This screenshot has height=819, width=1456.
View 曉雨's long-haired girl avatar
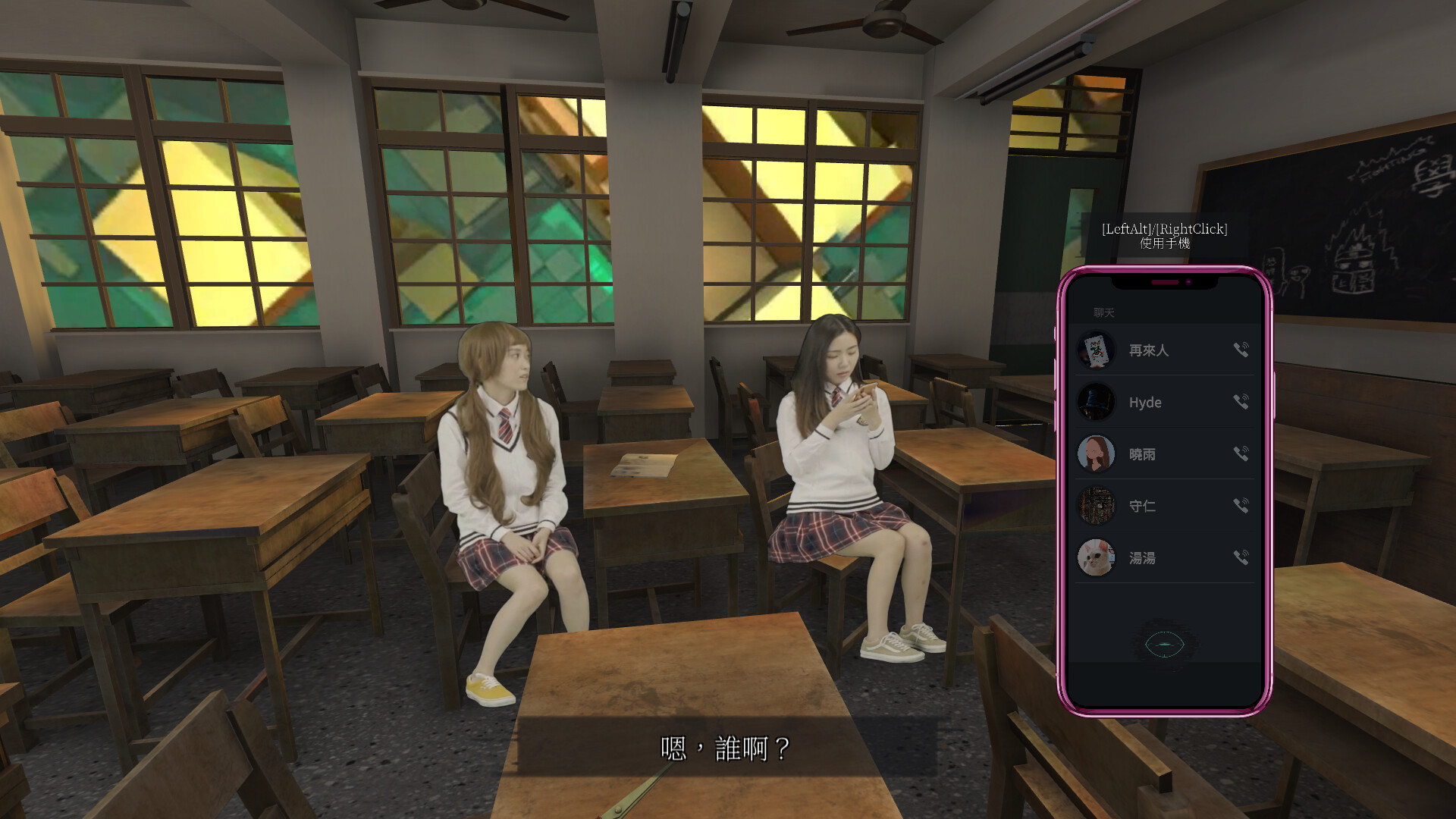coord(1096,453)
